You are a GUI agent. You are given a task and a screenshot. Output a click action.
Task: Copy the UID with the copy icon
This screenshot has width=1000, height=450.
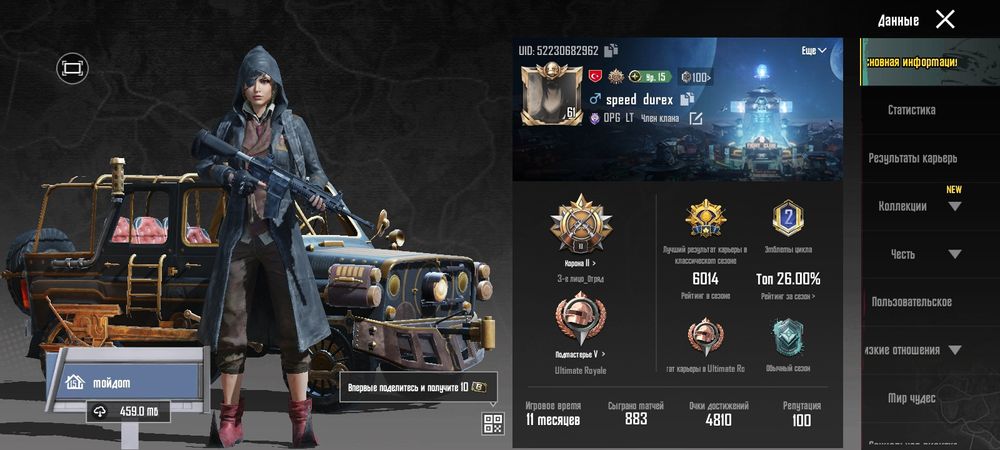point(611,50)
